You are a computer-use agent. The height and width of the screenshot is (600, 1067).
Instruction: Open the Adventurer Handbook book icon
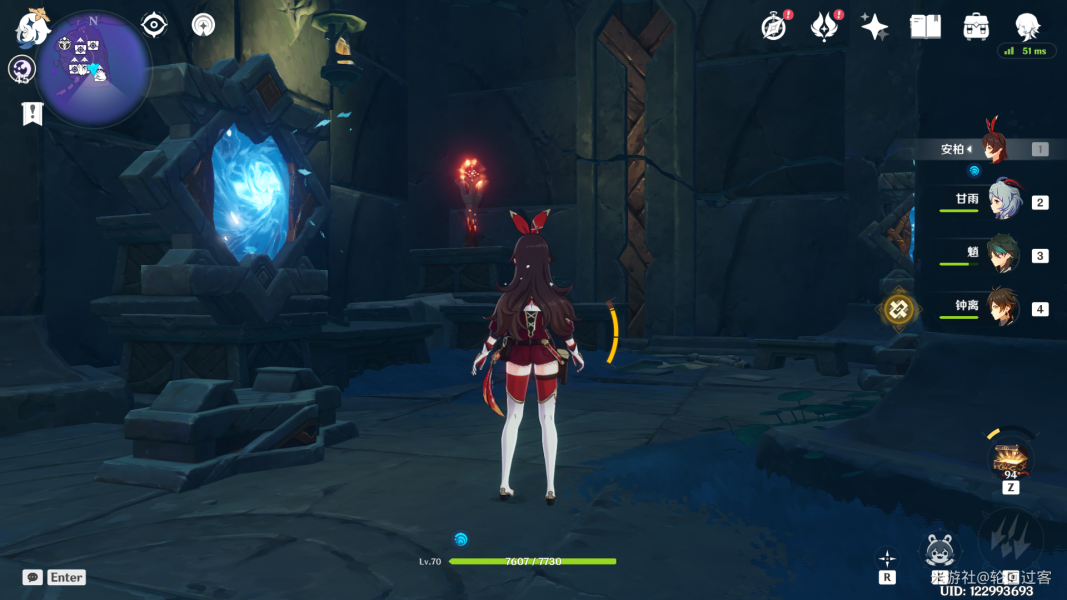coord(925,27)
